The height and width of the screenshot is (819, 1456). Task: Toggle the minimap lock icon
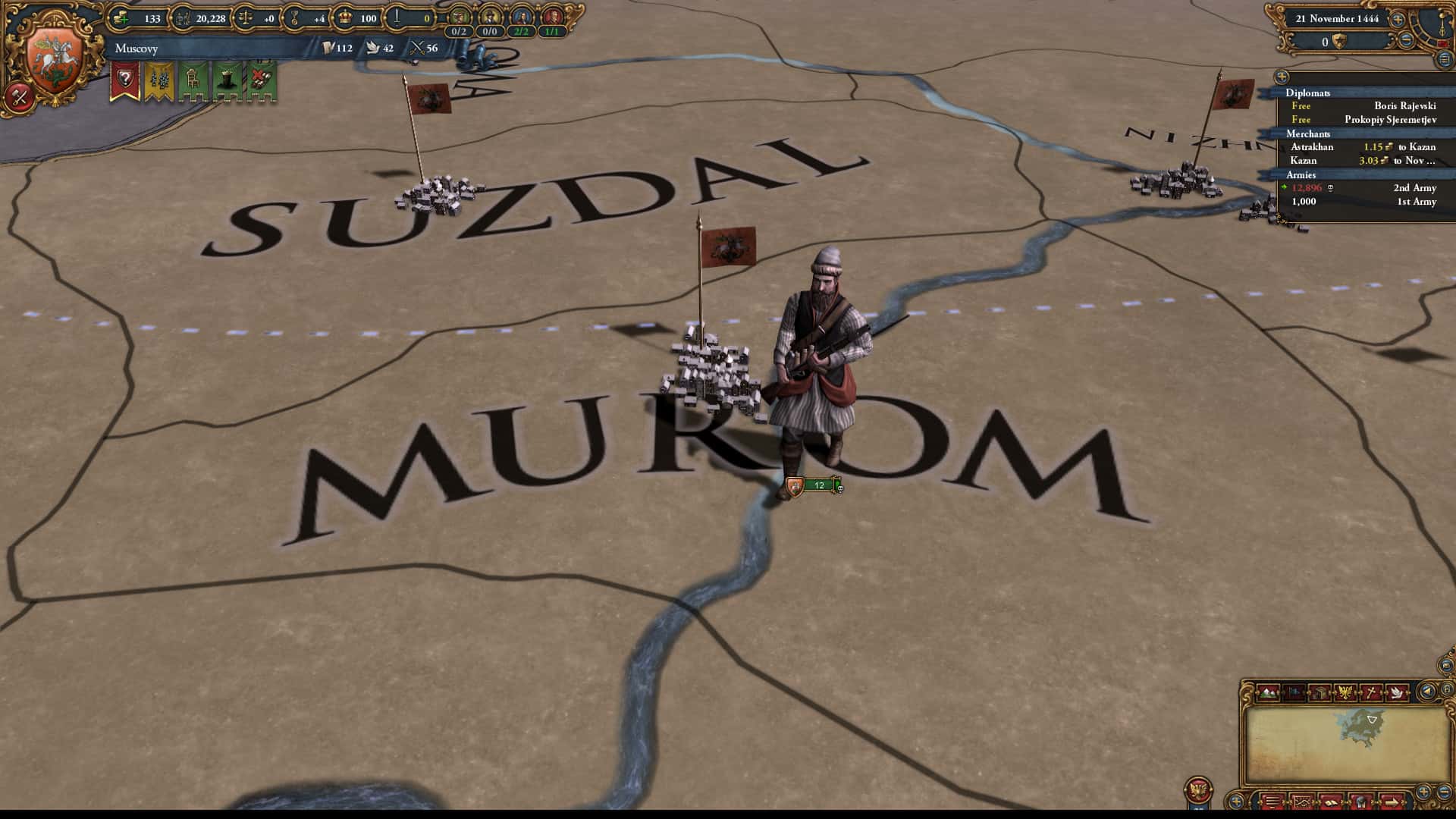coord(1447,689)
